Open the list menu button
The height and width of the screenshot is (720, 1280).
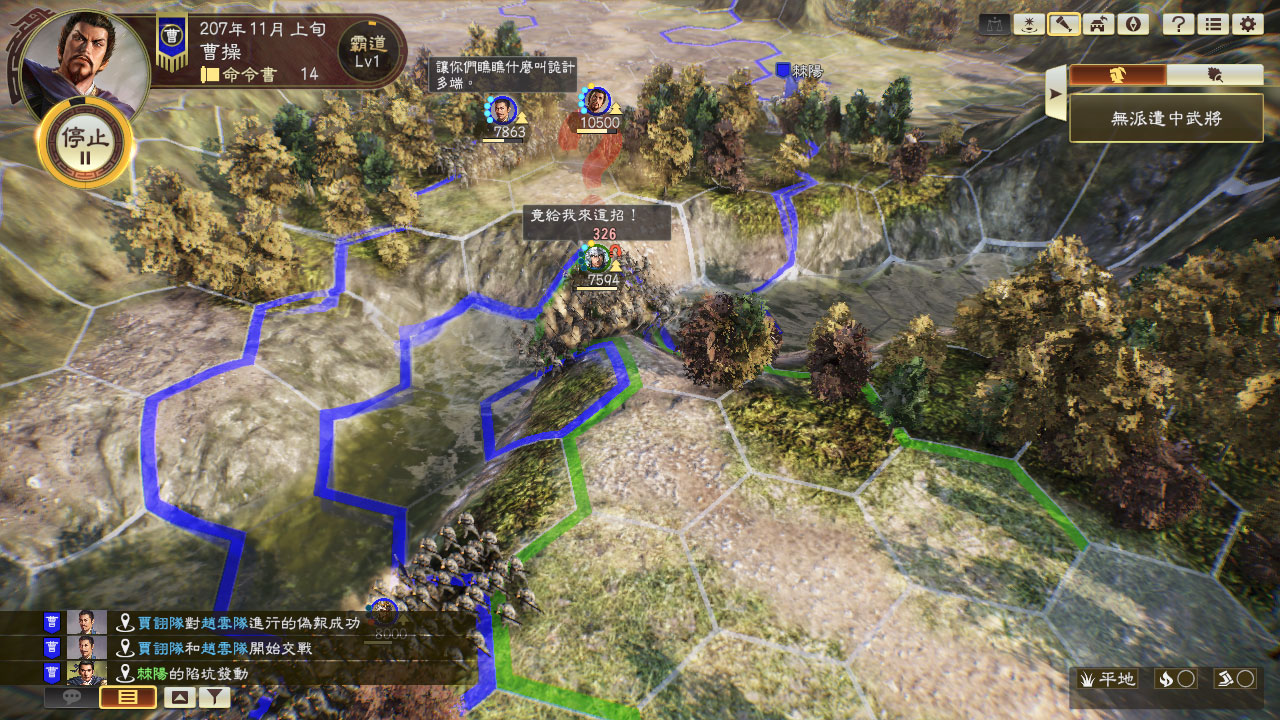pyautogui.click(x=1212, y=25)
